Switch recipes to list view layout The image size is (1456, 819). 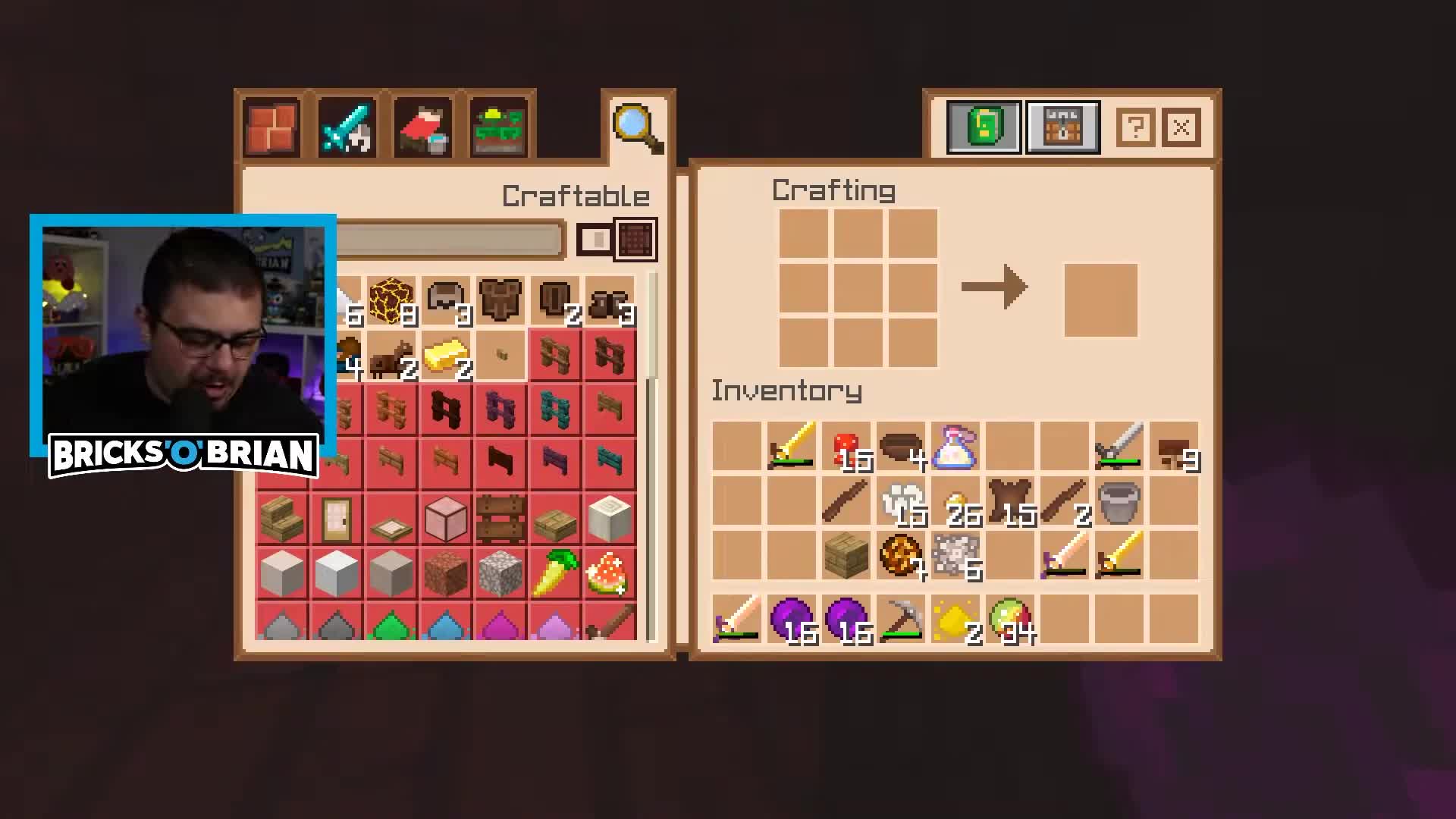pyautogui.click(x=596, y=239)
